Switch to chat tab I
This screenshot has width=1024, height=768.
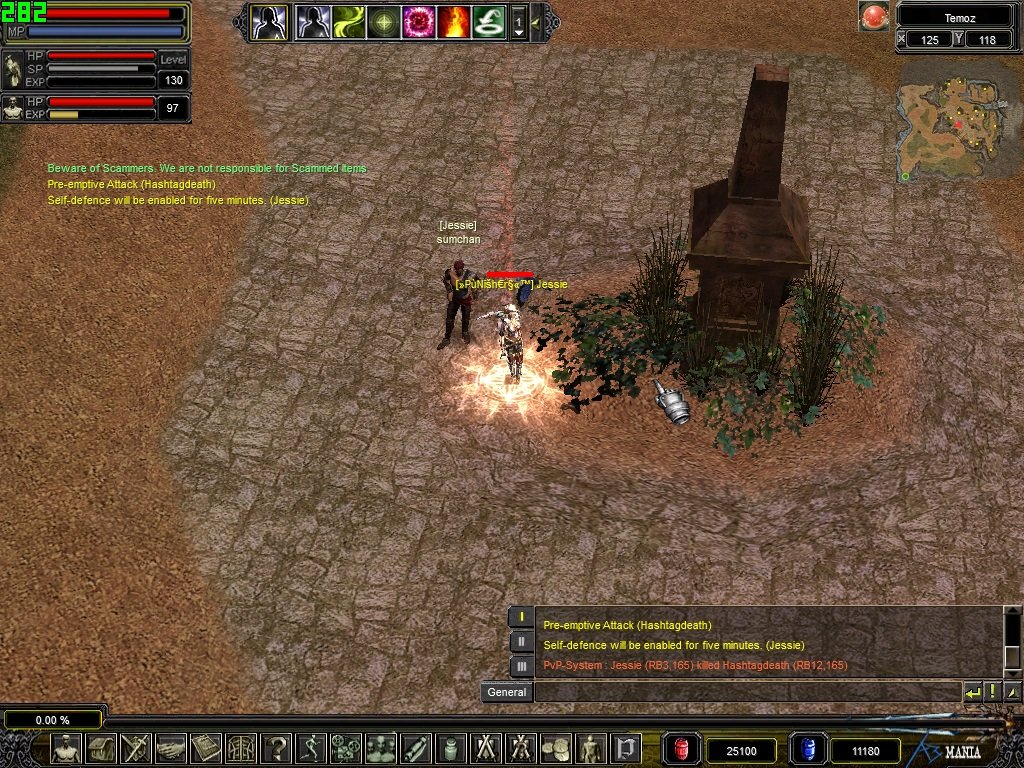[x=521, y=617]
